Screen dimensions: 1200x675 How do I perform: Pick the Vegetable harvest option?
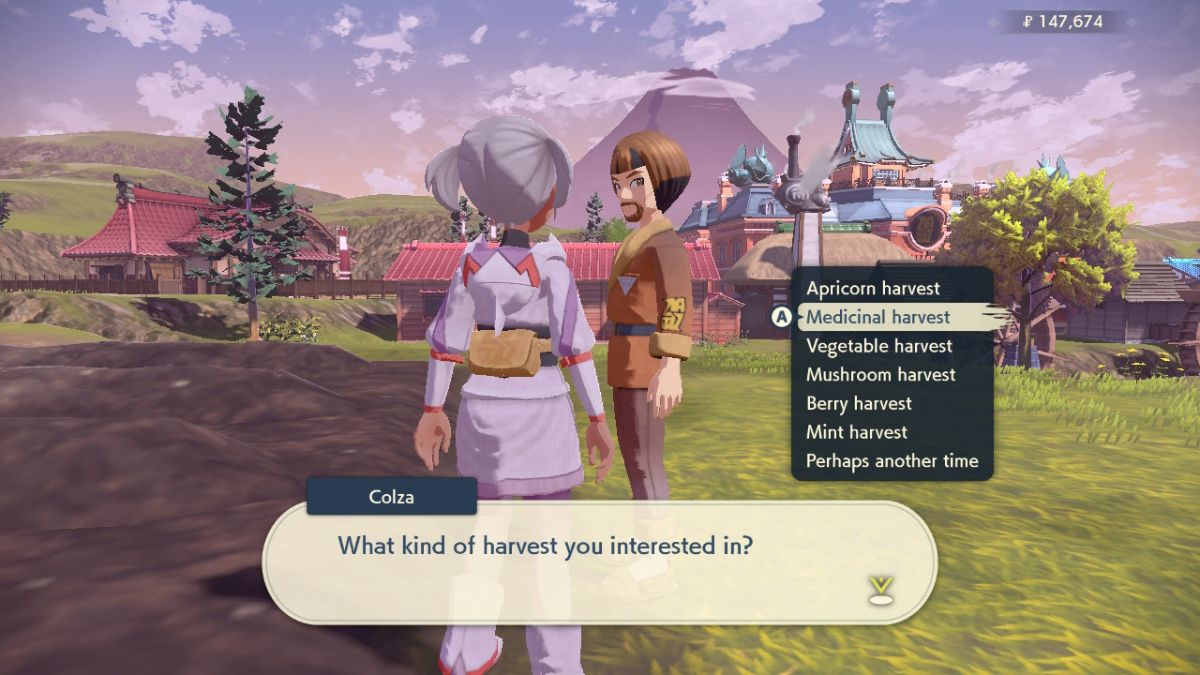[x=879, y=346]
